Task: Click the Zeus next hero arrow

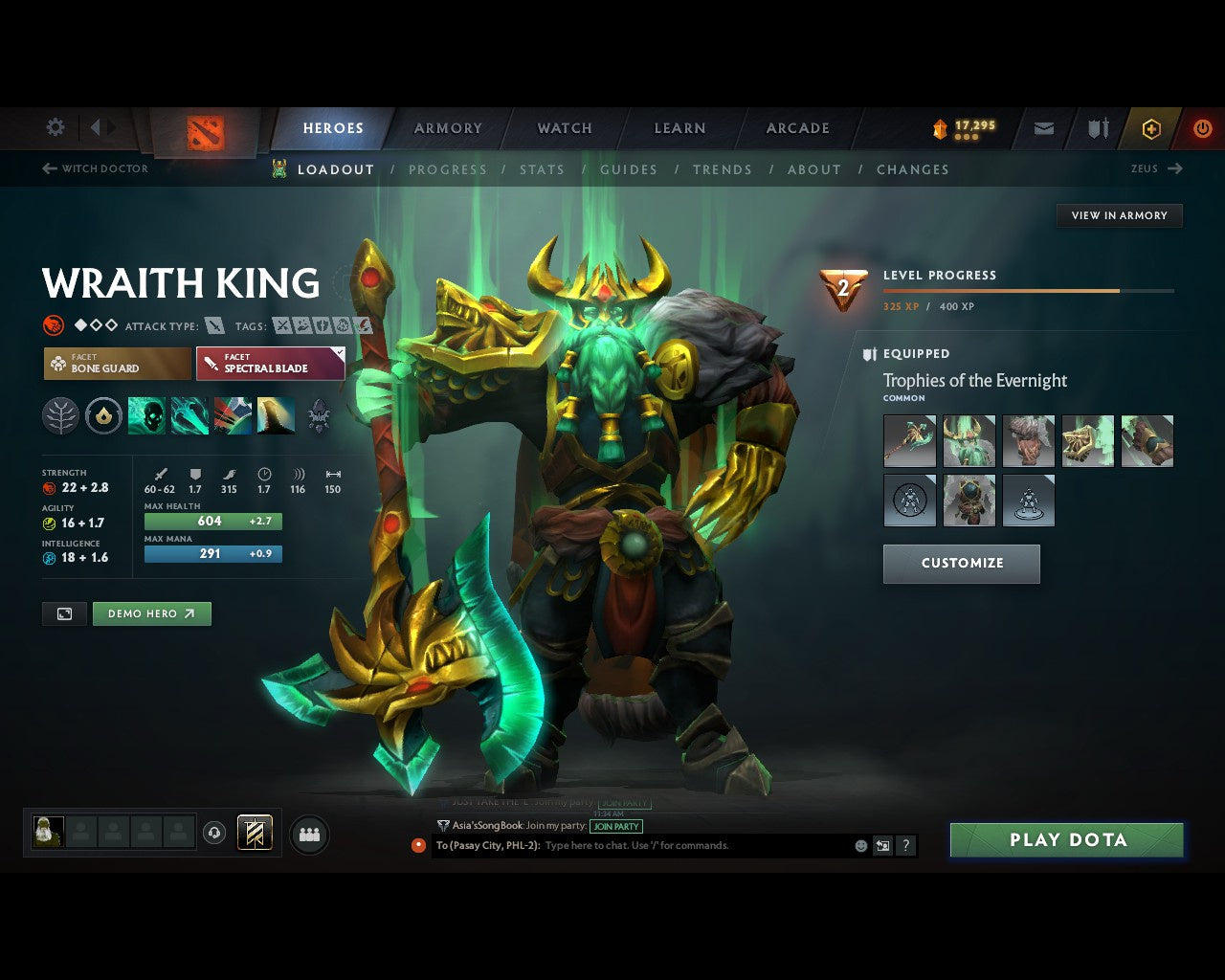Action: [x=1174, y=168]
